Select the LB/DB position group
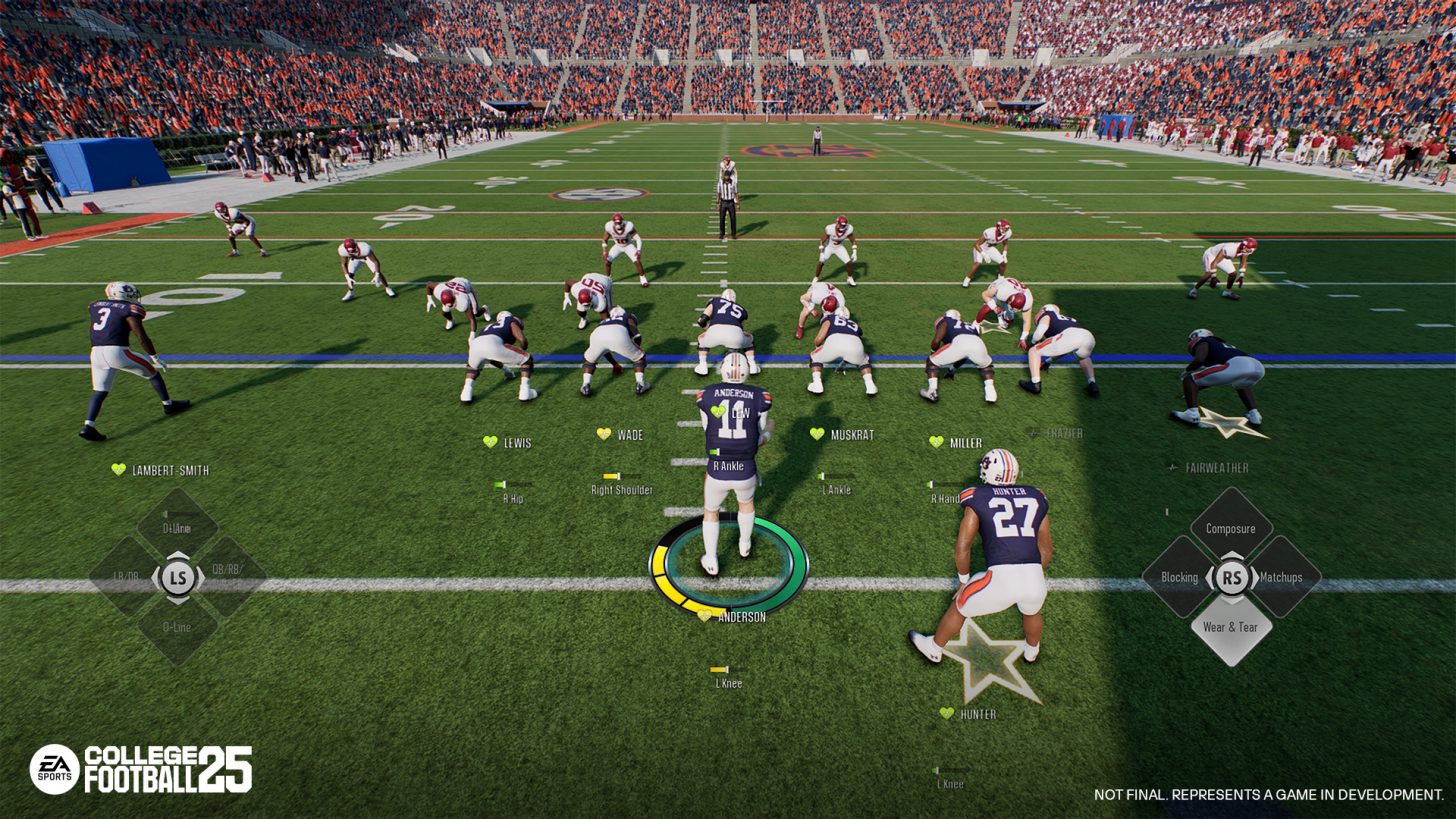The width and height of the screenshot is (1456, 819). click(127, 577)
